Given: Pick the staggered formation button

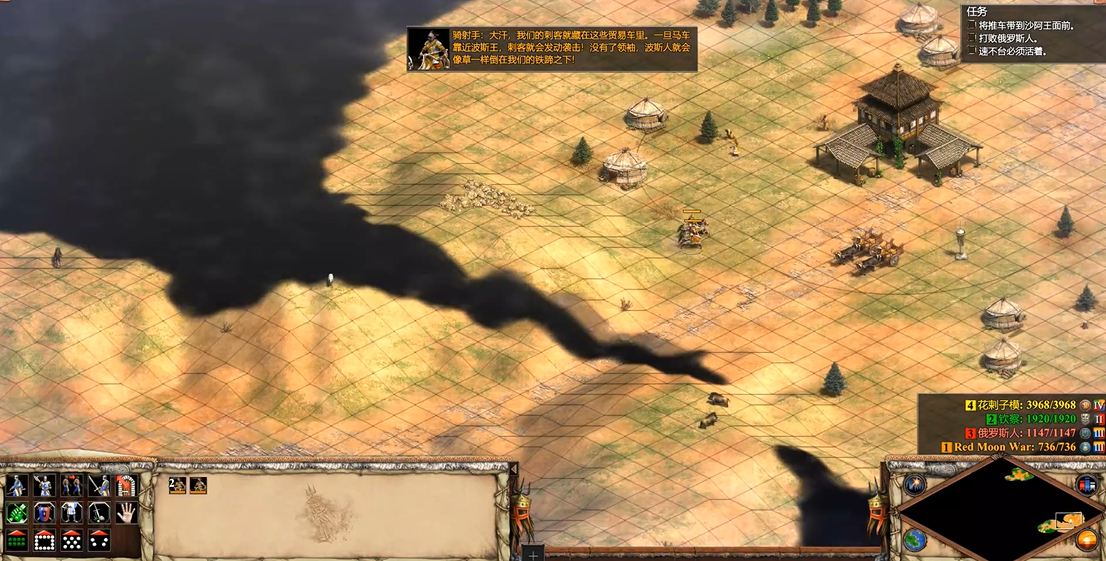Looking at the screenshot, I should click(x=71, y=540).
